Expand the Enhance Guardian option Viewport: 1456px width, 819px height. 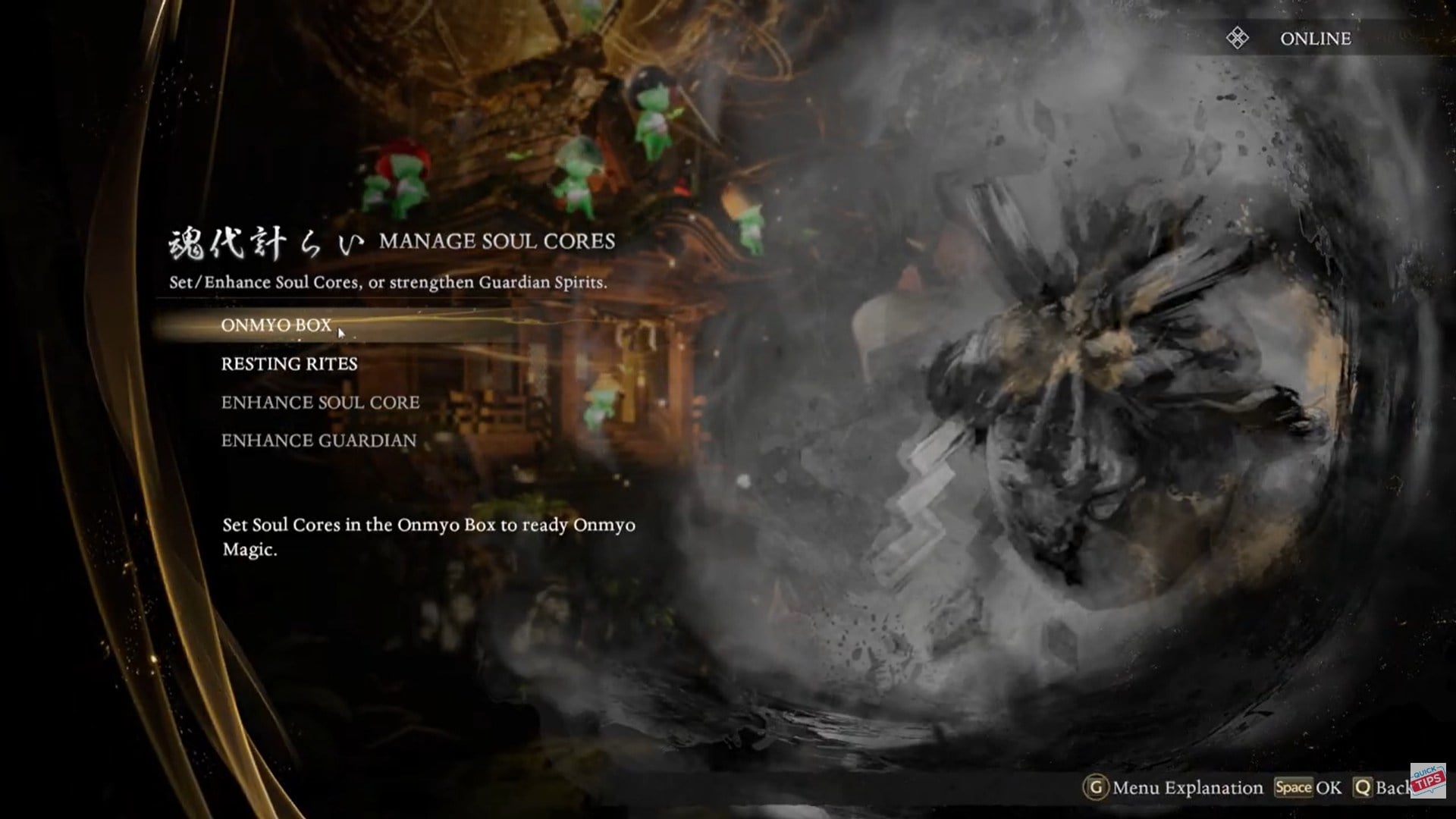pos(318,440)
